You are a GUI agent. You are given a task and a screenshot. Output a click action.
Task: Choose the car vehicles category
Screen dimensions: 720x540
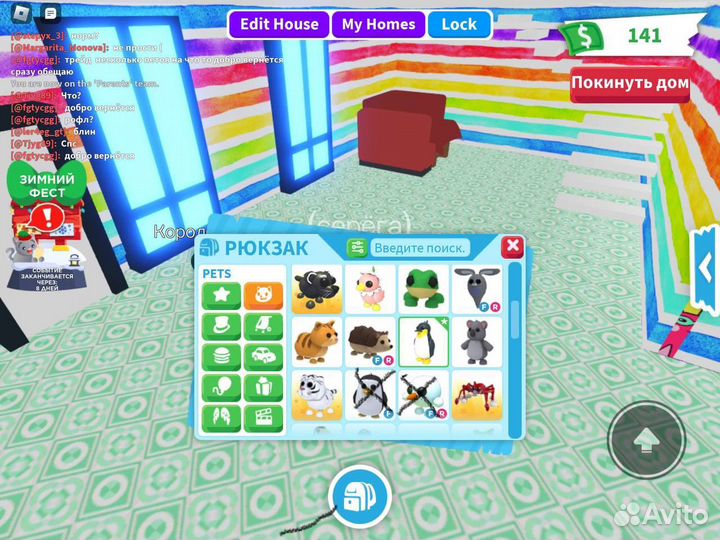pyautogui.click(x=263, y=357)
